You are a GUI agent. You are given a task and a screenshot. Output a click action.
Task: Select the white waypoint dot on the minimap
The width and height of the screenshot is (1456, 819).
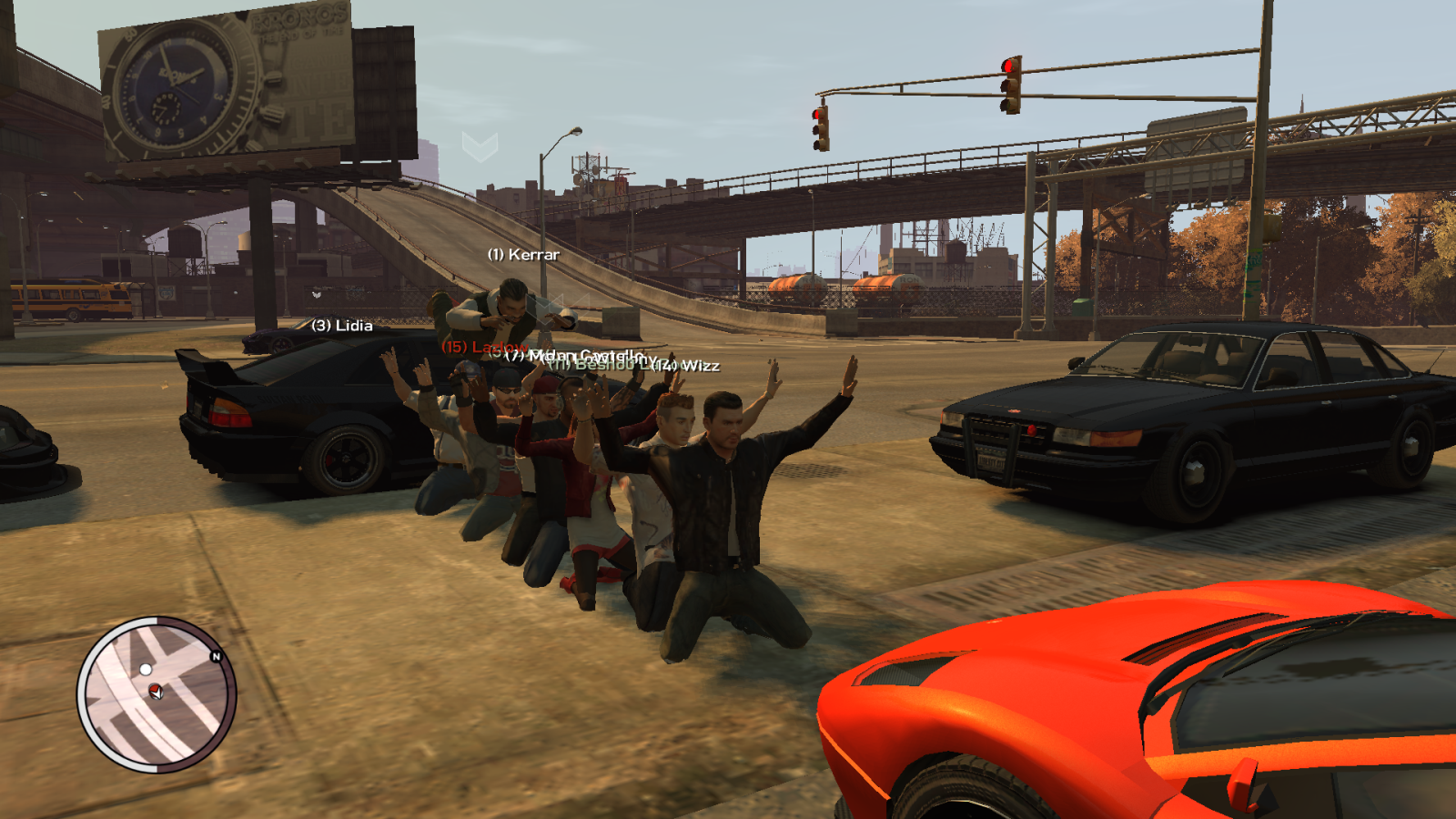pyautogui.click(x=146, y=669)
